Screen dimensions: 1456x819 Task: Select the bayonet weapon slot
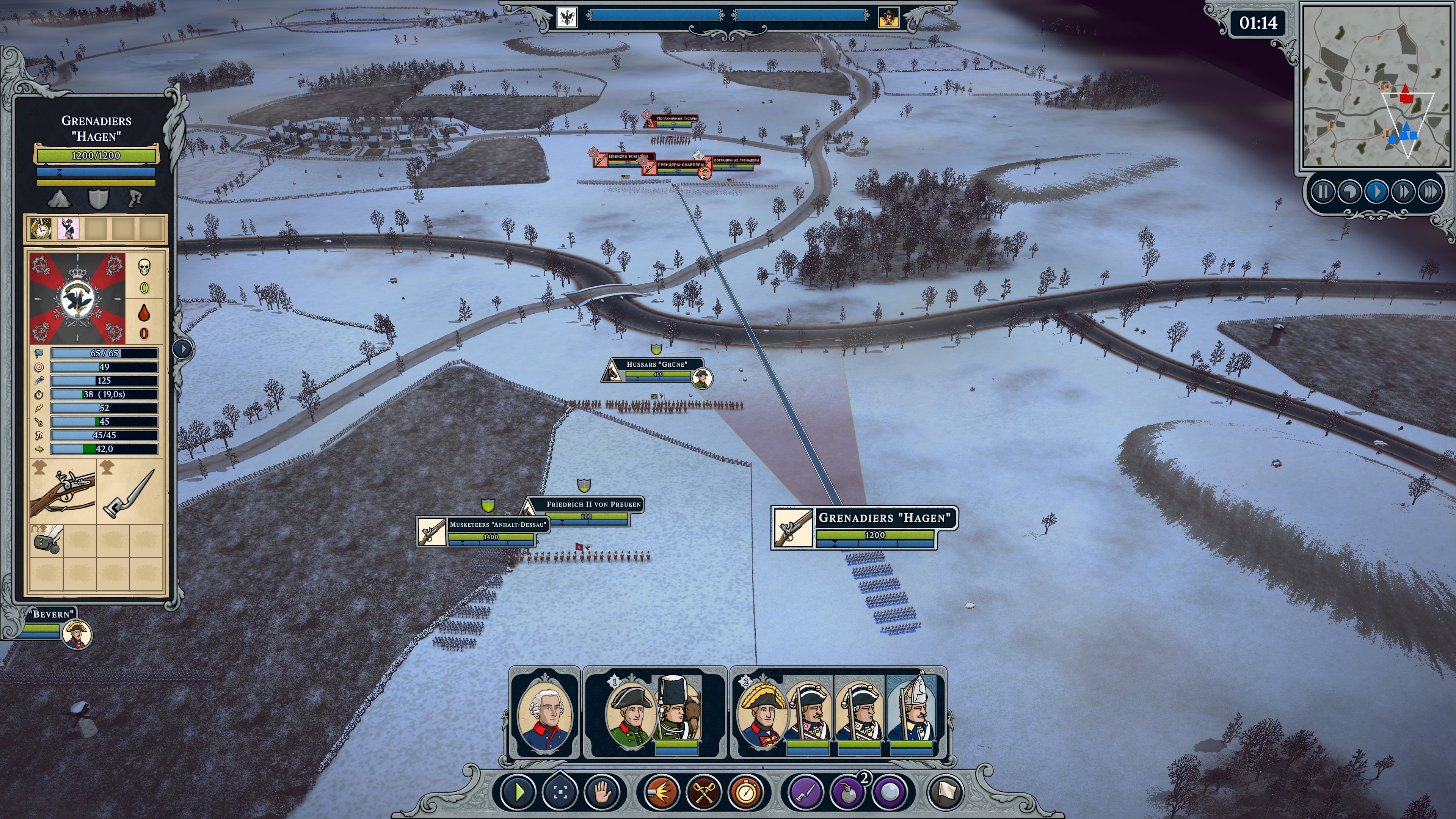[x=129, y=490]
